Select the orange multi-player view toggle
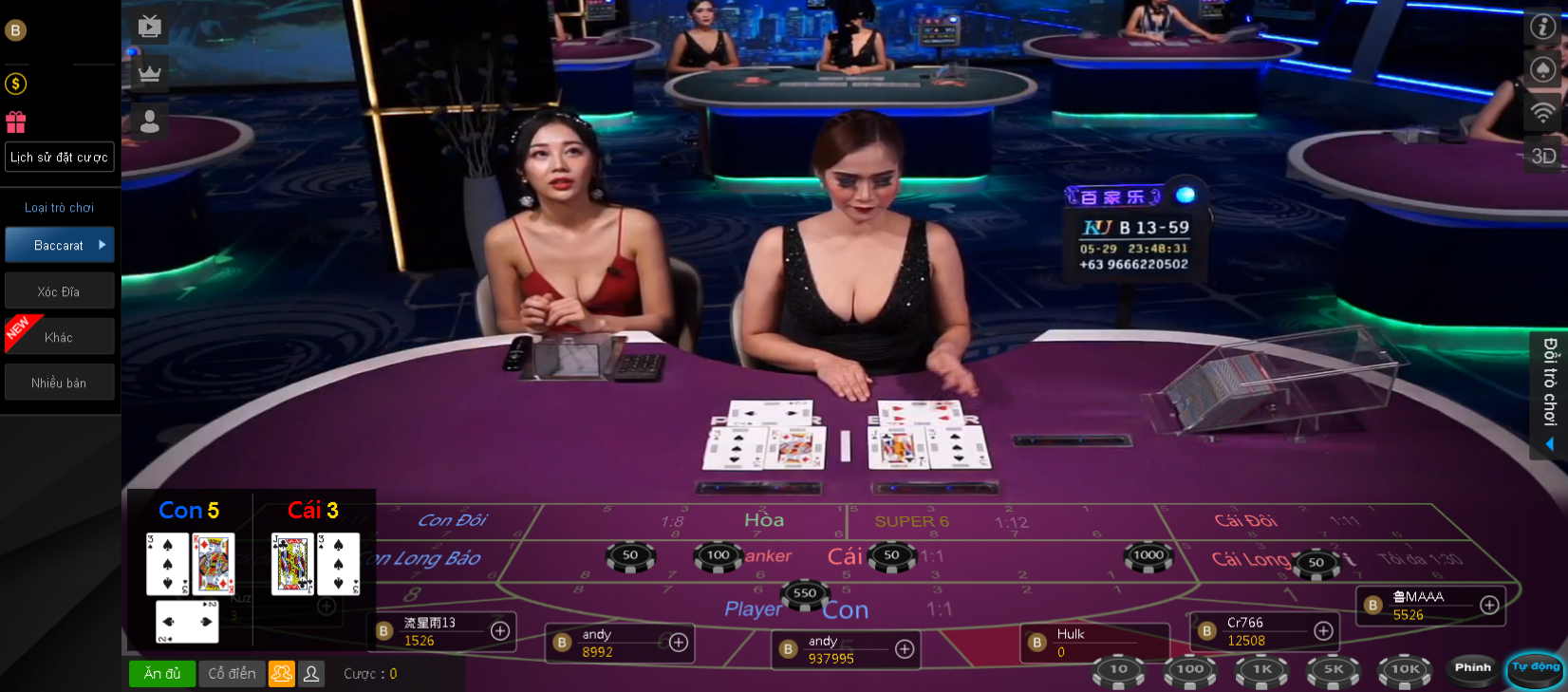Viewport: 1568px width, 692px height. coord(281,673)
